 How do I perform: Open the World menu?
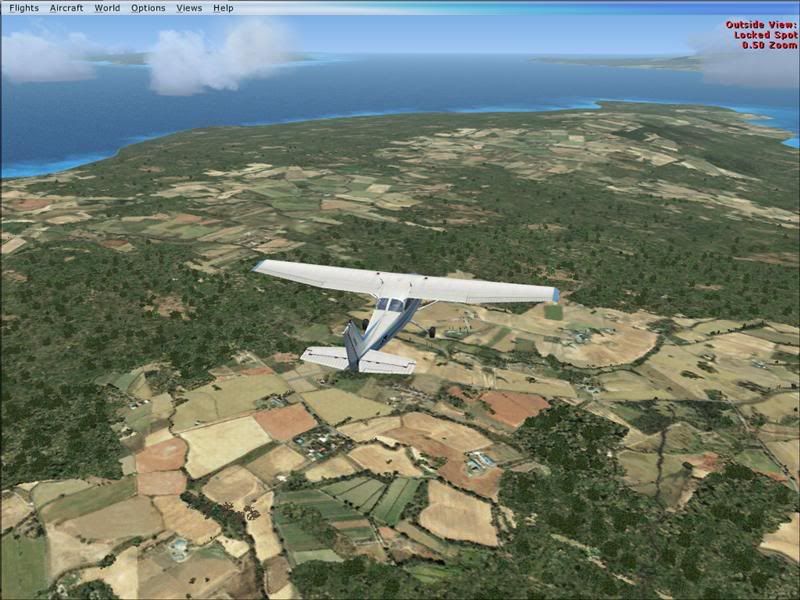coord(107,8)
